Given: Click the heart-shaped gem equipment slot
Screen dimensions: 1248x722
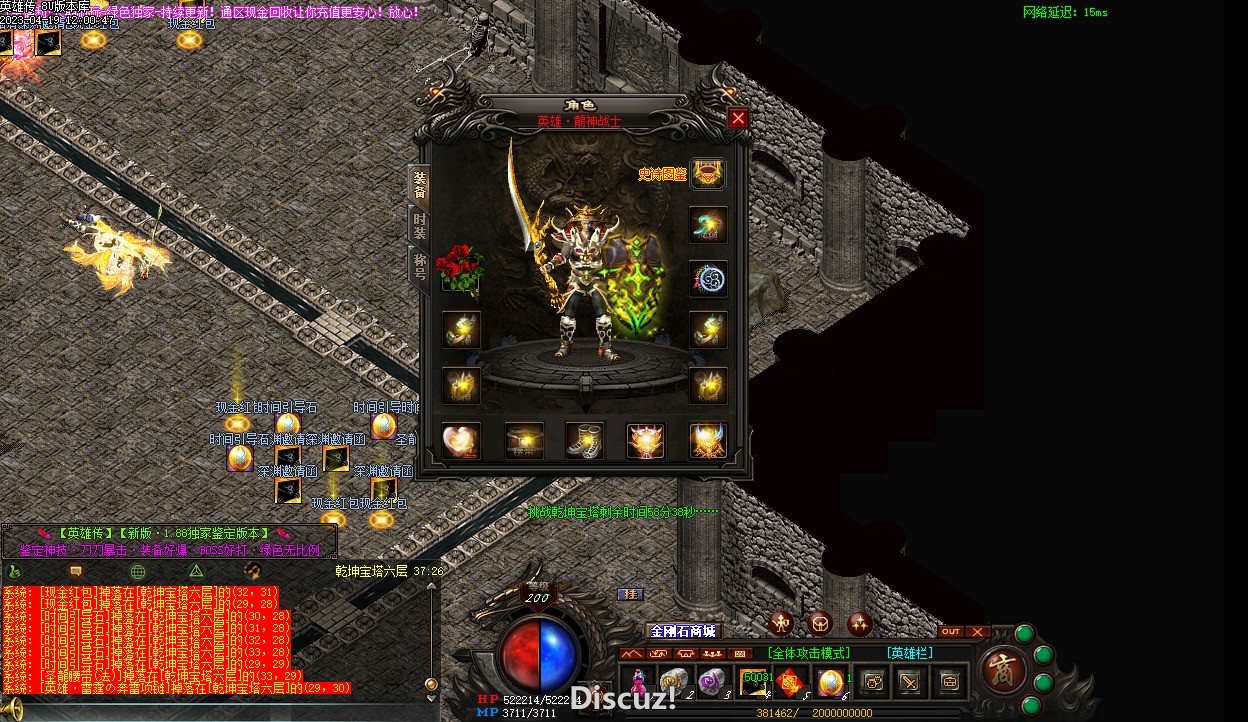Looking at the screenshot, I should [461, 440].
